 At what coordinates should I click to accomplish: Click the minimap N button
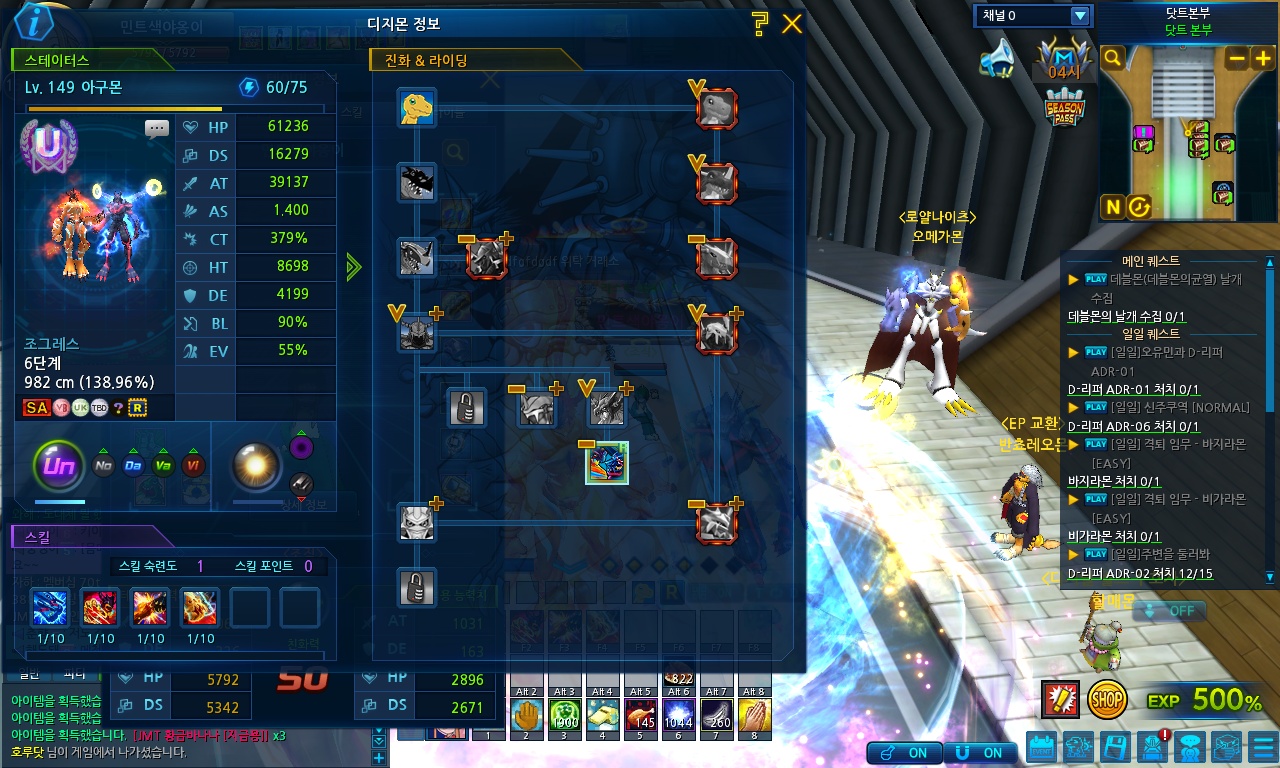pyautogui.click(x=1112, y=207)
